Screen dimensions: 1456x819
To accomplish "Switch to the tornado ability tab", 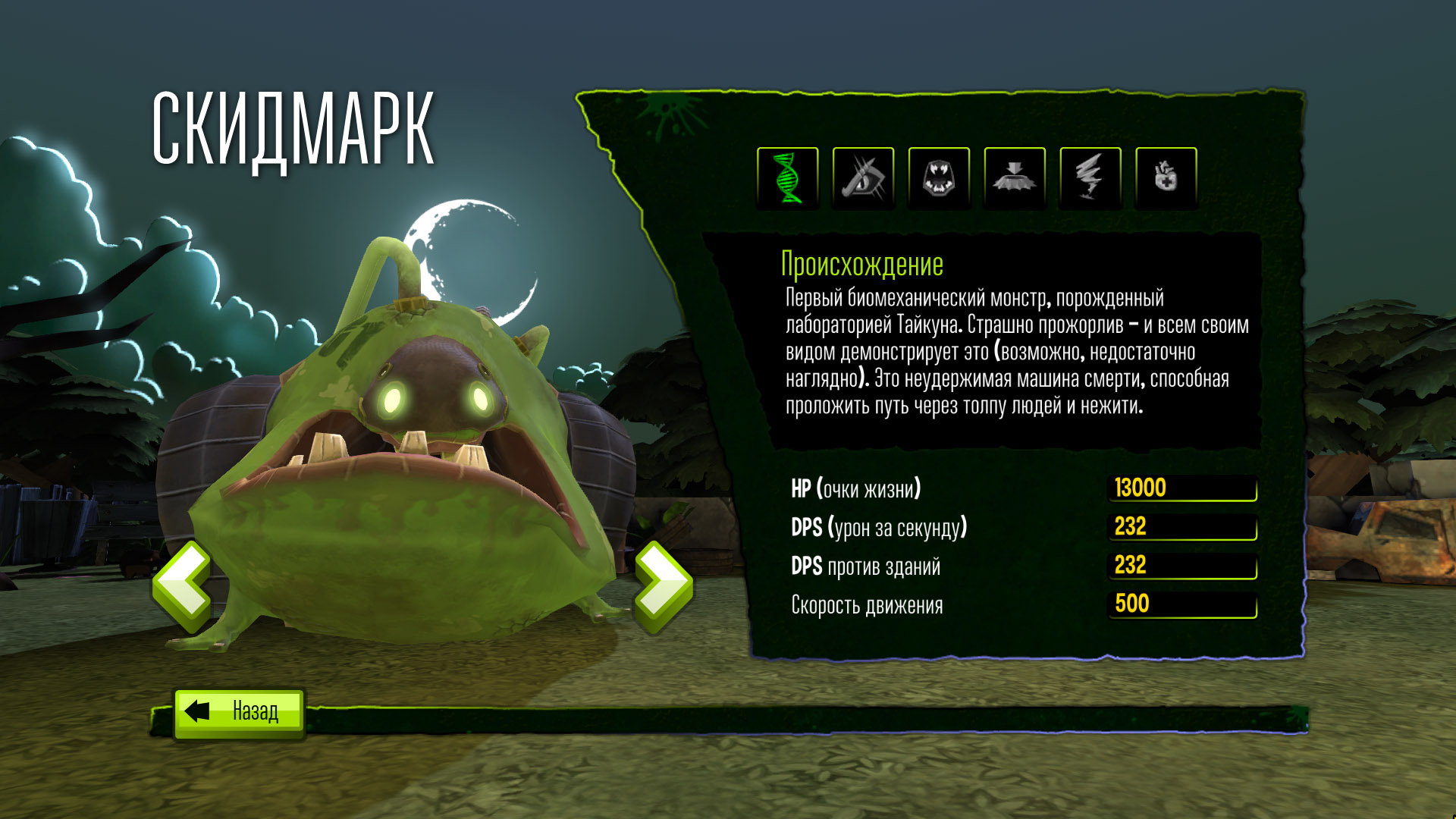I will click(x=1090, y=178).
